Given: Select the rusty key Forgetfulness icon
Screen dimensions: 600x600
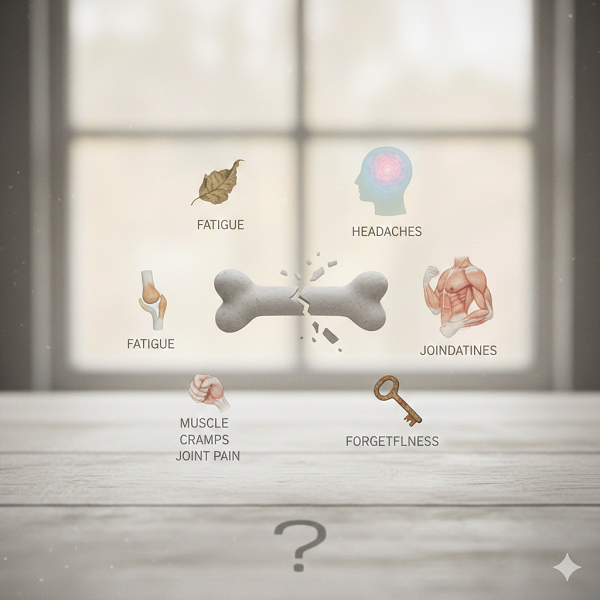Looking at the screenshot, I should tap(396, 399).
